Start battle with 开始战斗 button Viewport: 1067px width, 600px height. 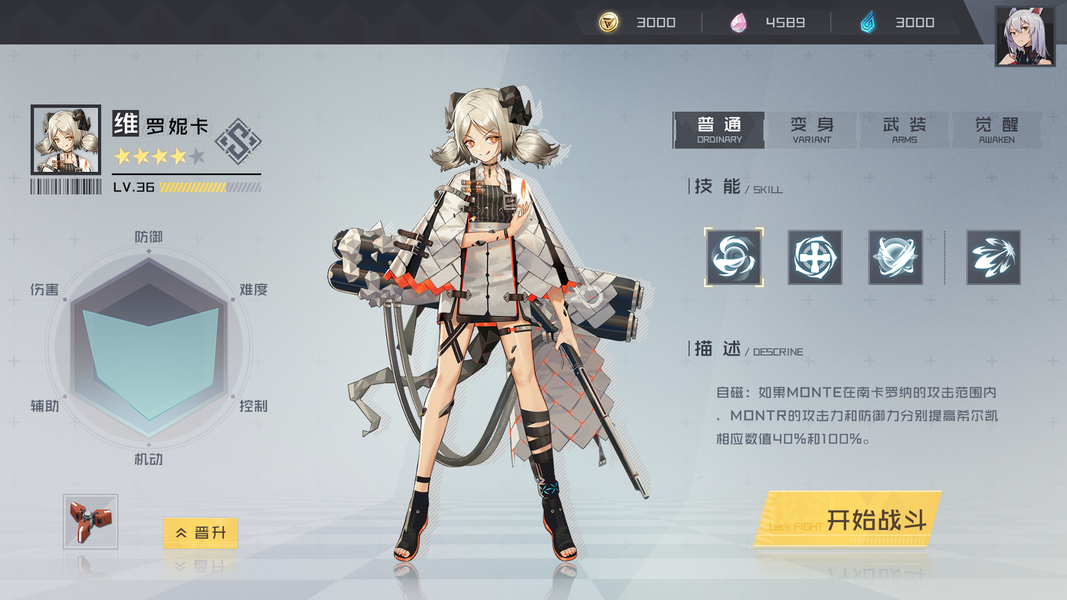click(848, 520)
